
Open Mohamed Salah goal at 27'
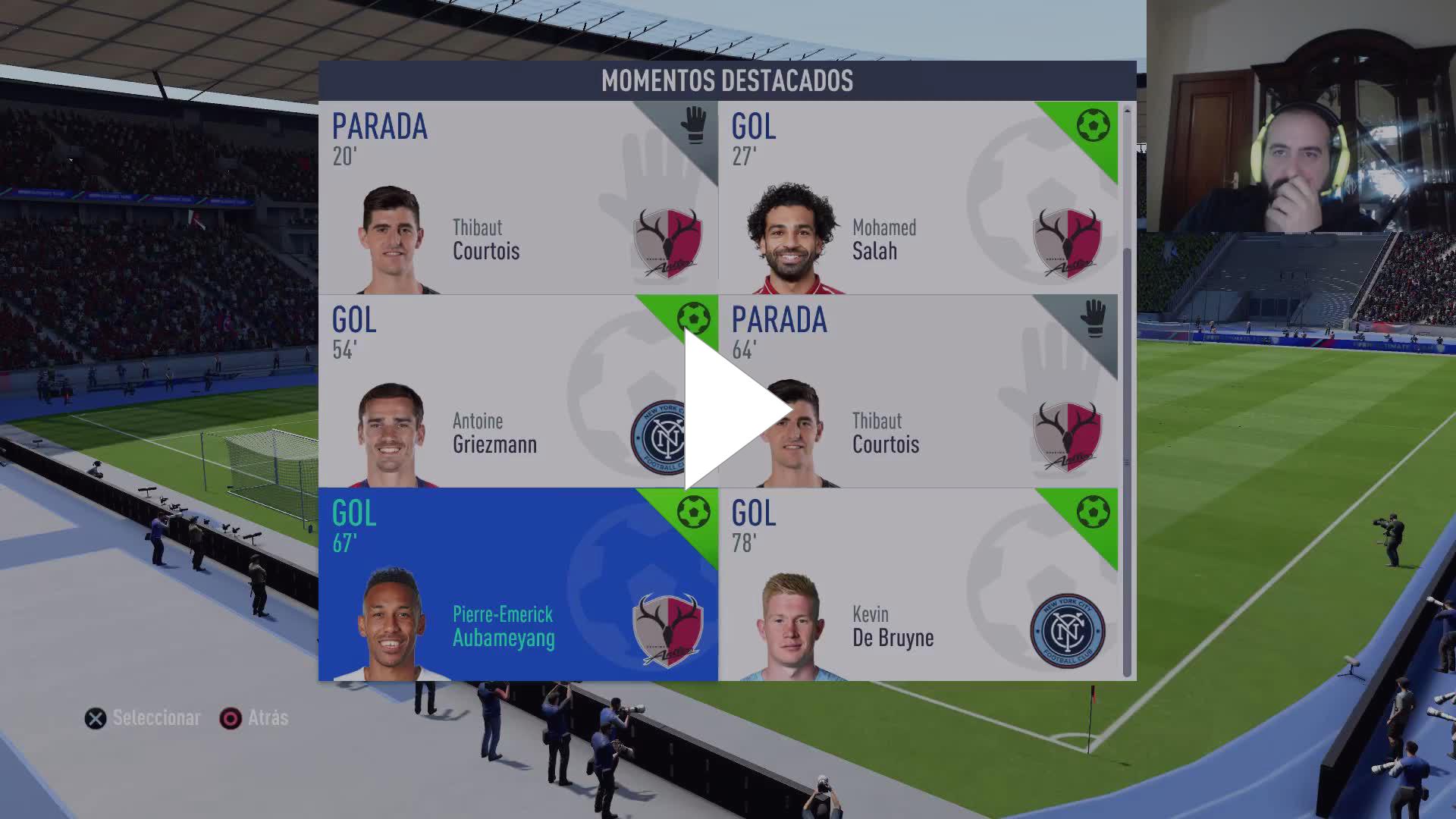pyautogui.click(x=918, y=198)
